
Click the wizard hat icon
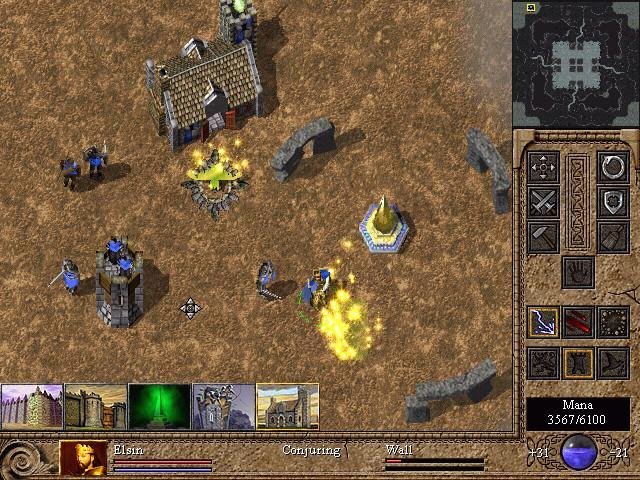(612, 362)
